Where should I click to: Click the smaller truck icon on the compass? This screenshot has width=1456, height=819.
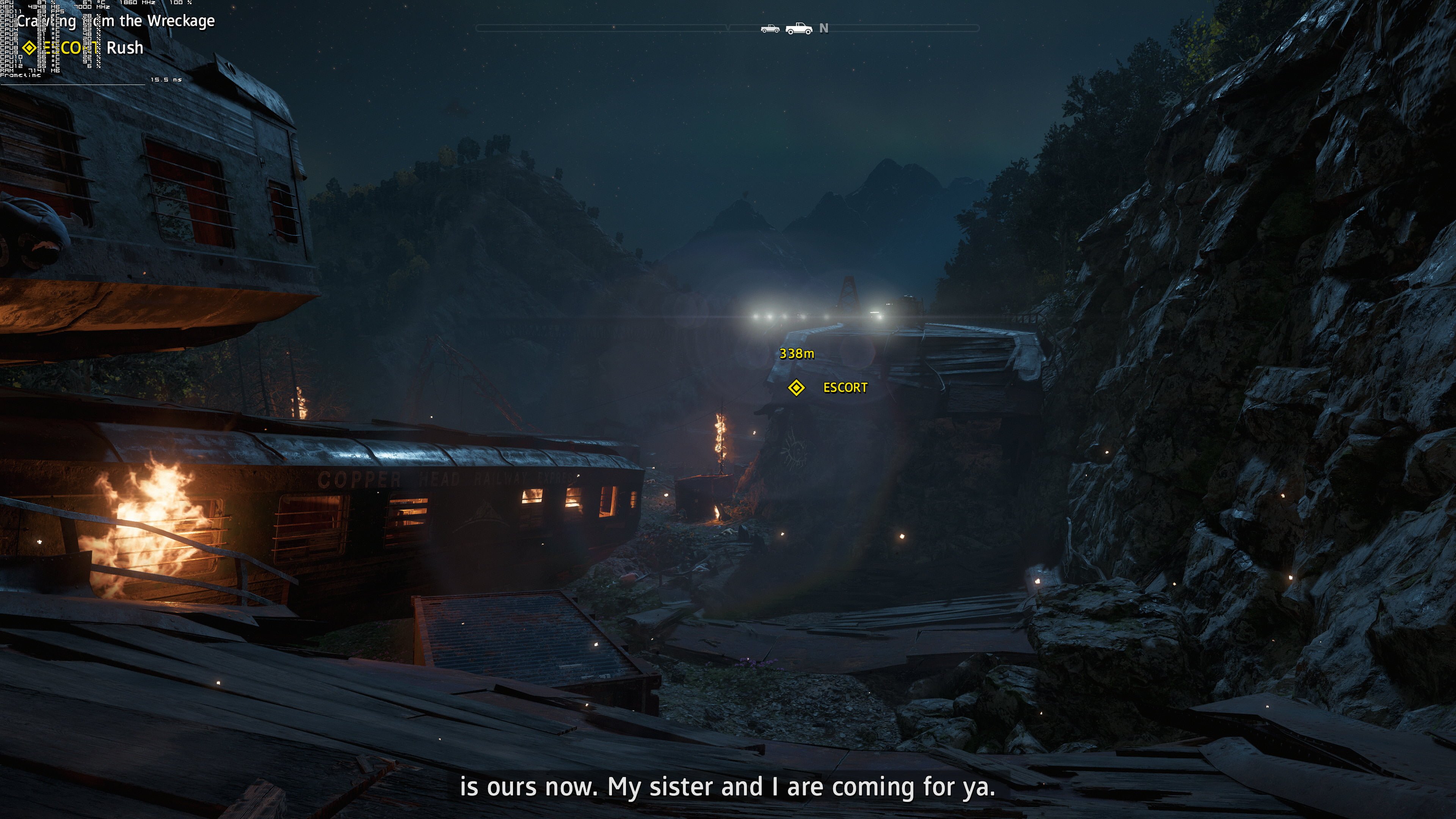[770, 28]
